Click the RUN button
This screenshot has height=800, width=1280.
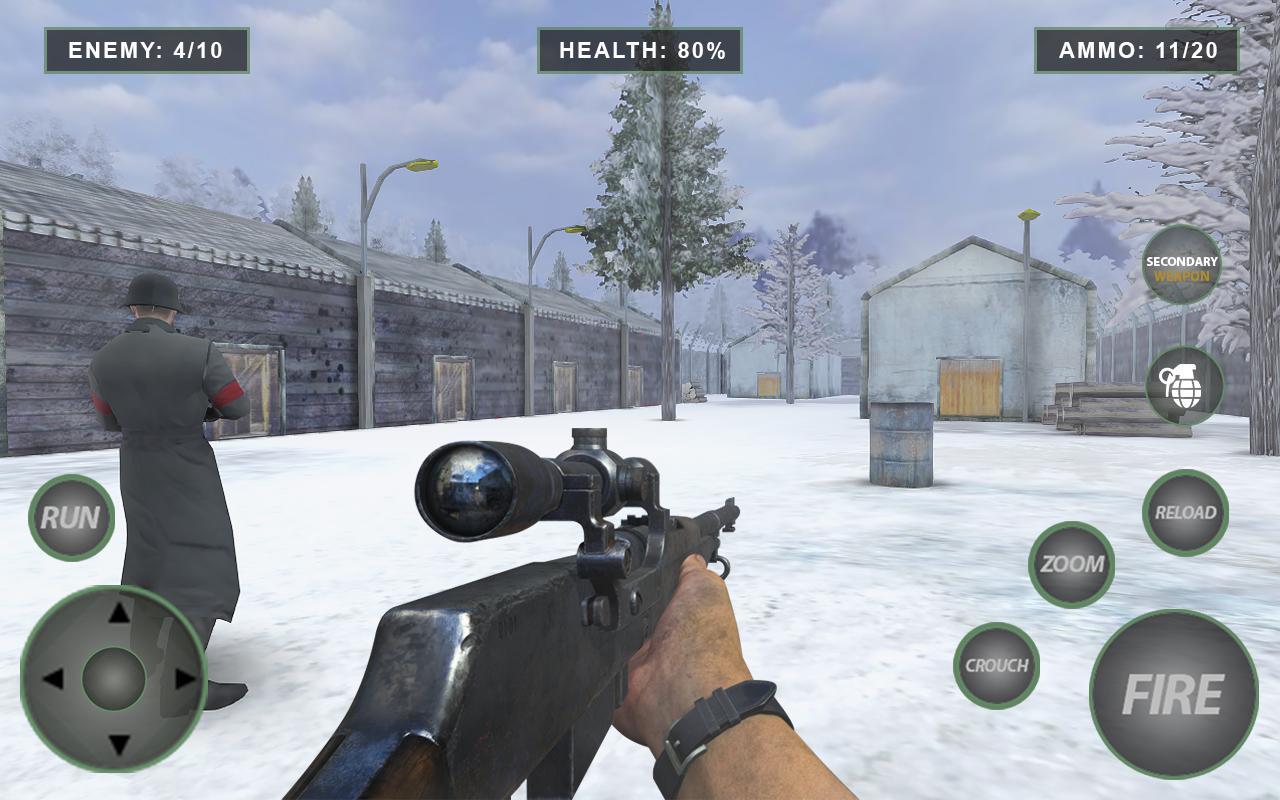coord(71,517)
